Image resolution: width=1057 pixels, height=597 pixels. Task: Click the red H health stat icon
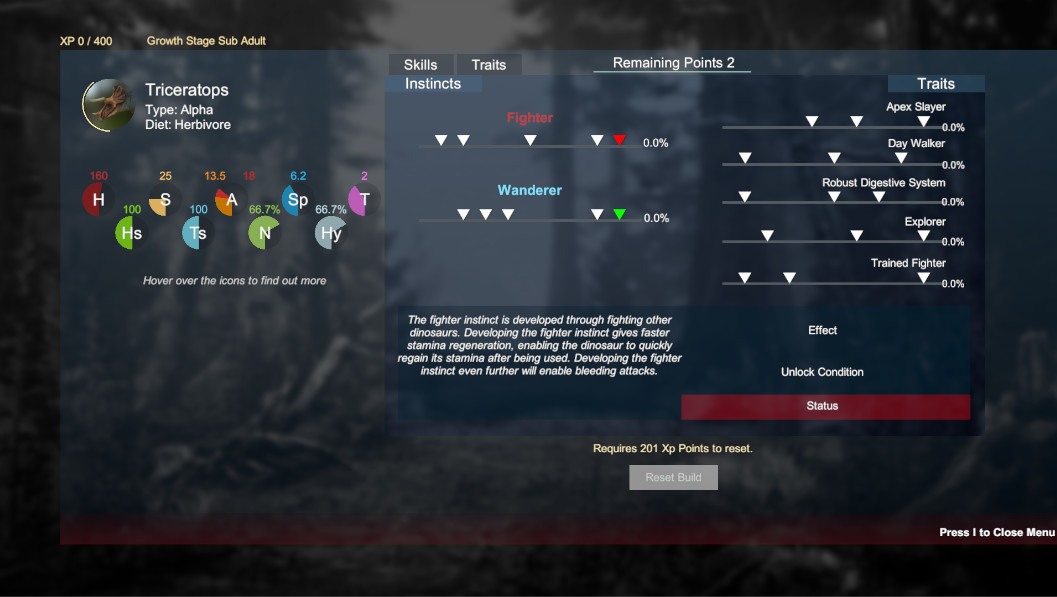click(x=98, y=200)
